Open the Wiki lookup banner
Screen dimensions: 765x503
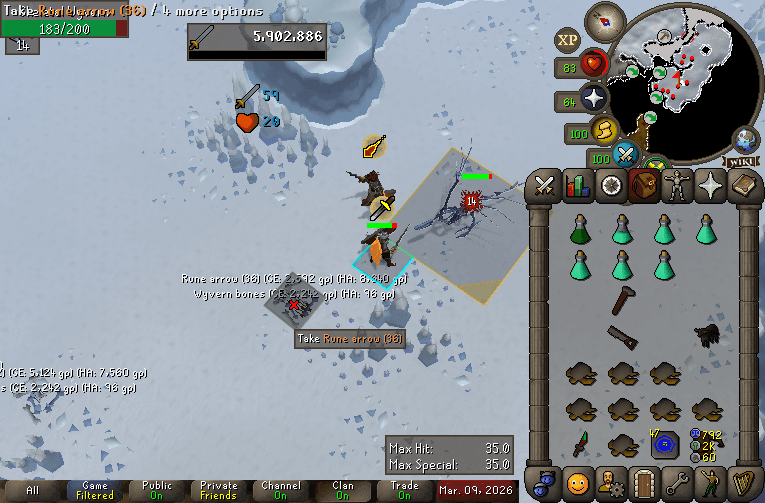pyautogui.click(x=742, y=161)
